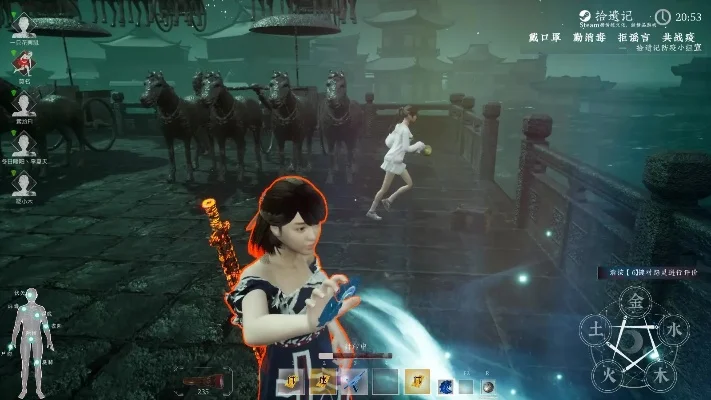Select the 火 (fire) element node
711x400 pixels.
pos(607,375)
